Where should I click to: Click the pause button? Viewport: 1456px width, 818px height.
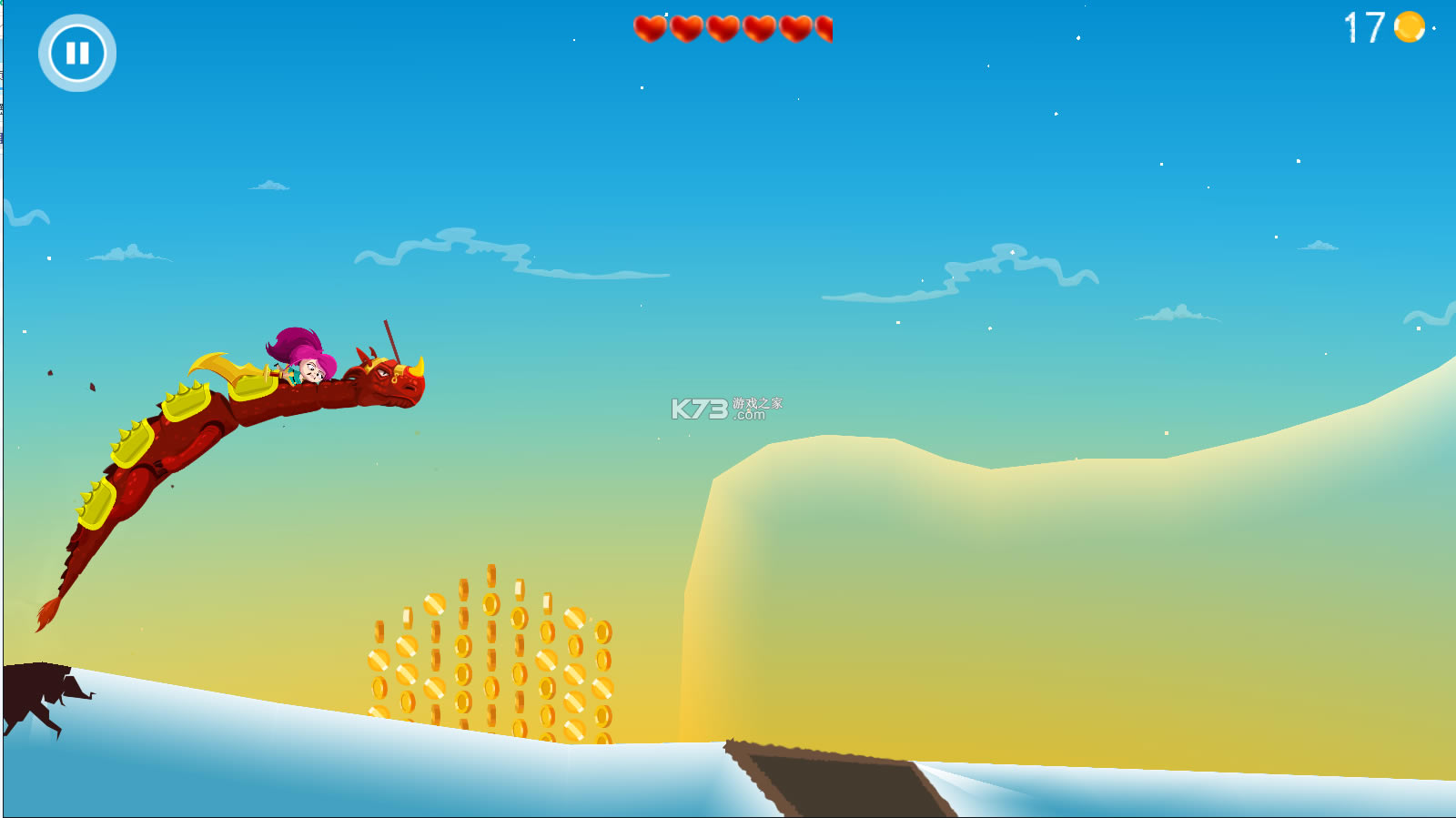tap(78, 53)
